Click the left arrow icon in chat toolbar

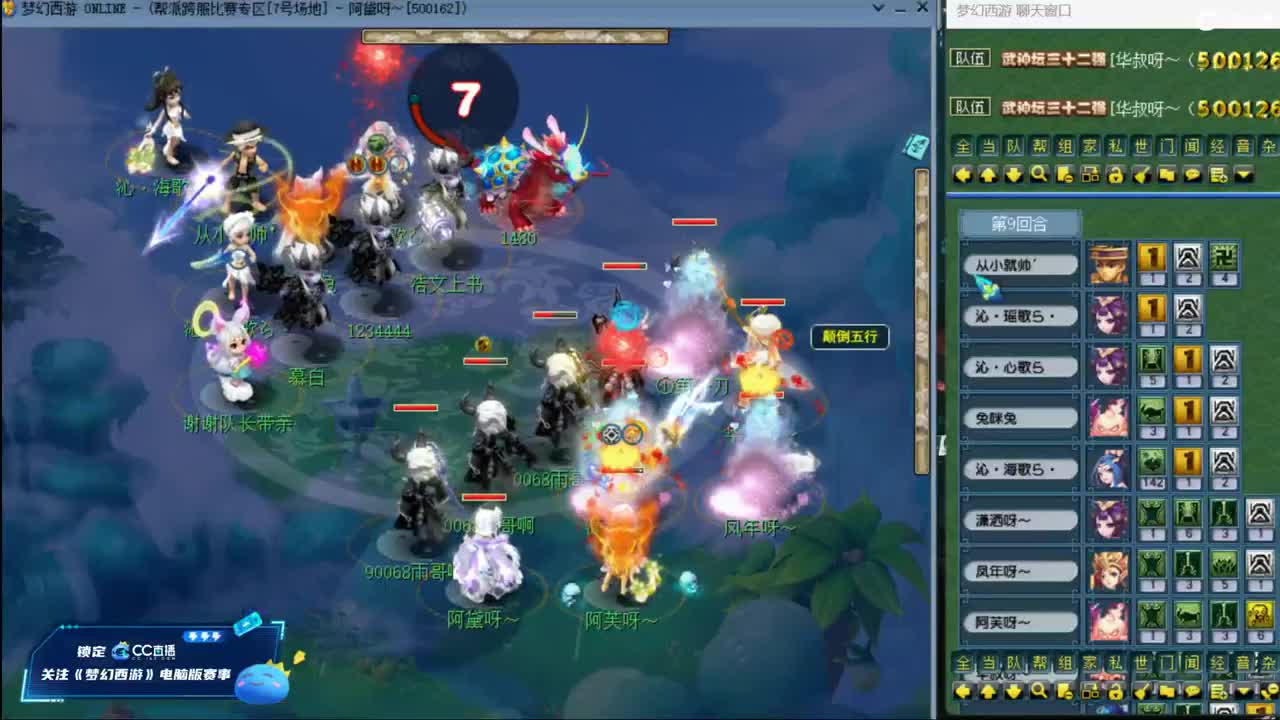point(962,174)
